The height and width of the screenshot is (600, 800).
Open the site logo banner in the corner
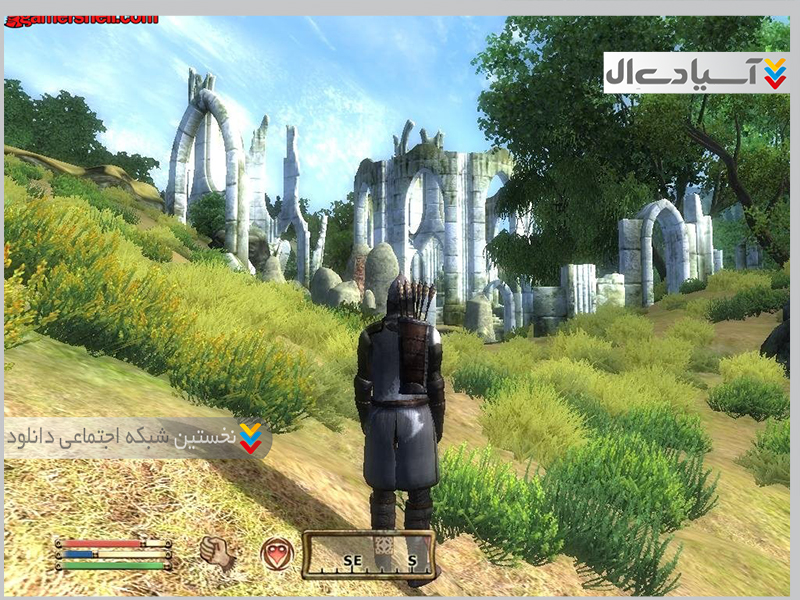coord(696,73)
